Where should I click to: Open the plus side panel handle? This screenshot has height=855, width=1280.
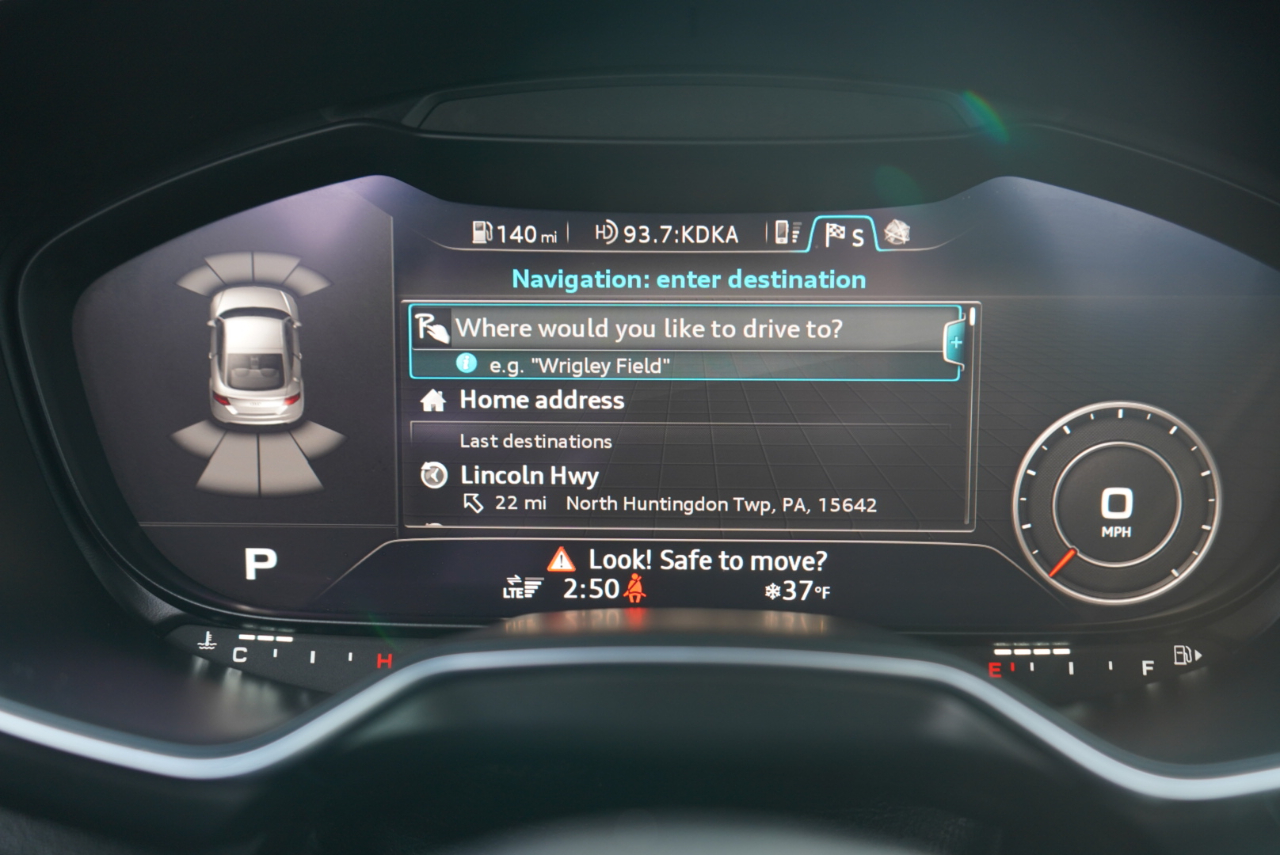click(955, 342)
